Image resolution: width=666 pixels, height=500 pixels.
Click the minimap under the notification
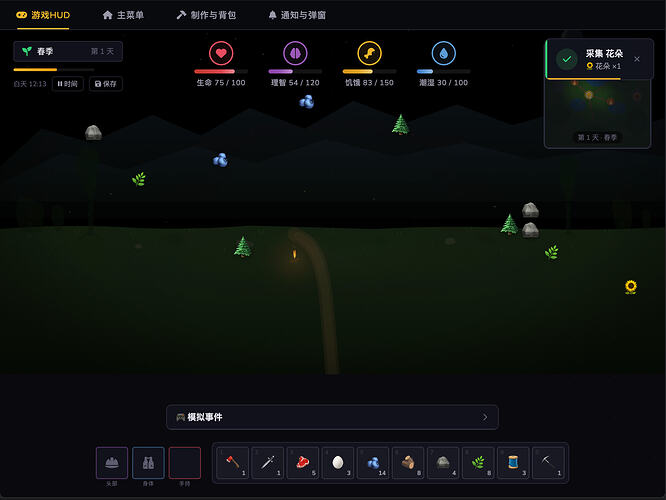(x=599, y=110)
